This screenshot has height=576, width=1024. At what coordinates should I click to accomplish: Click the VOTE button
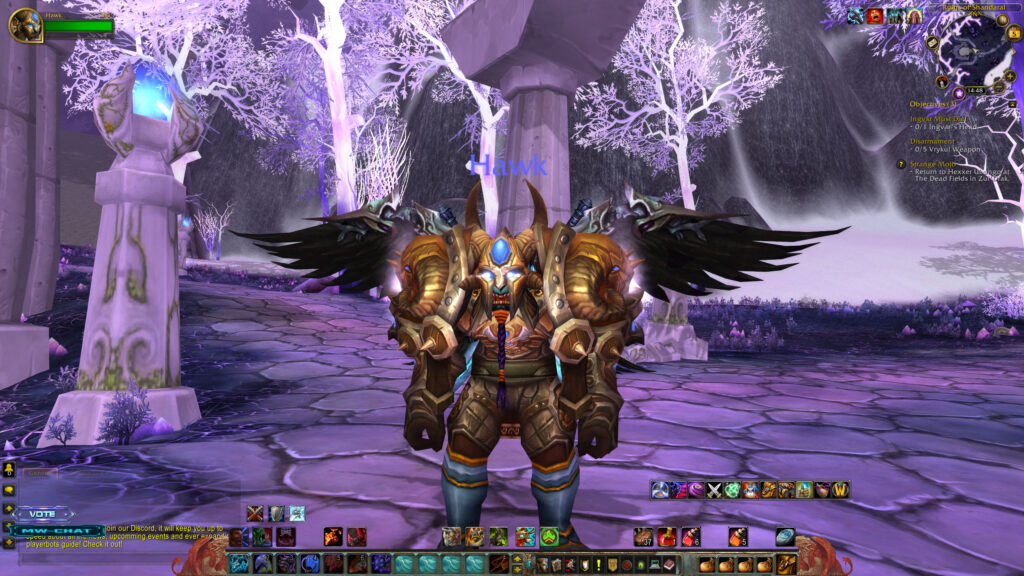pos(43,513)
